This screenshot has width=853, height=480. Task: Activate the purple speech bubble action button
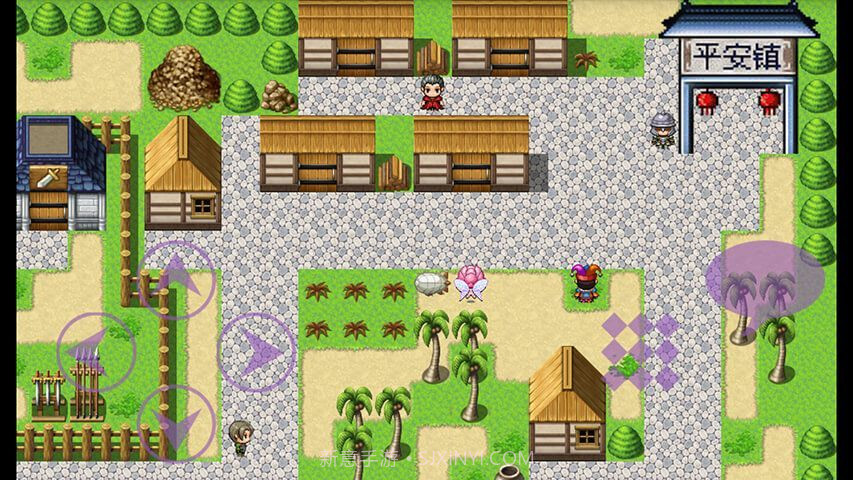(765, 280)
